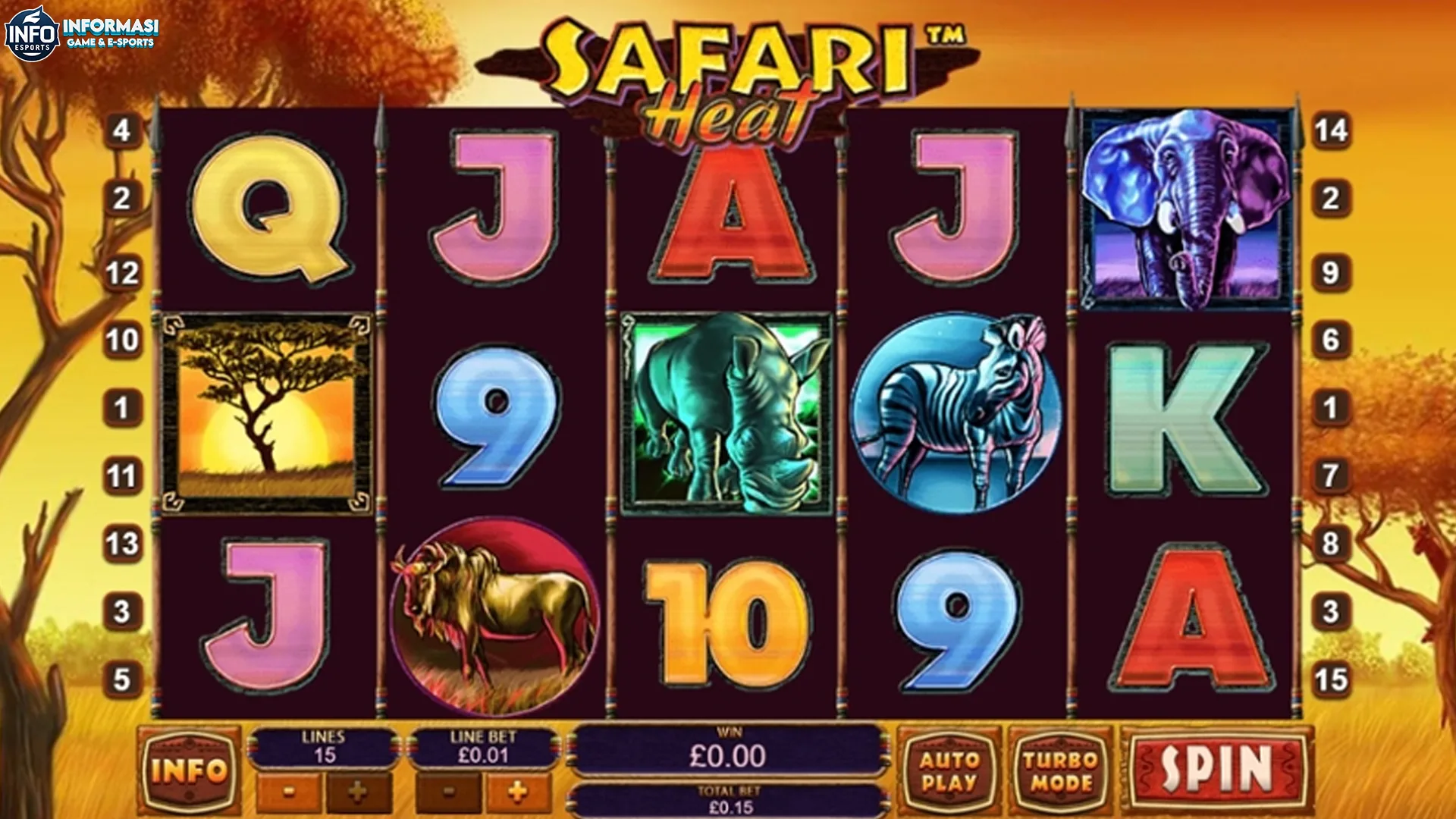Select payline marker 4 on the left side
The width and height of the screenshot is (1456, 819).
tap(121, 130)
